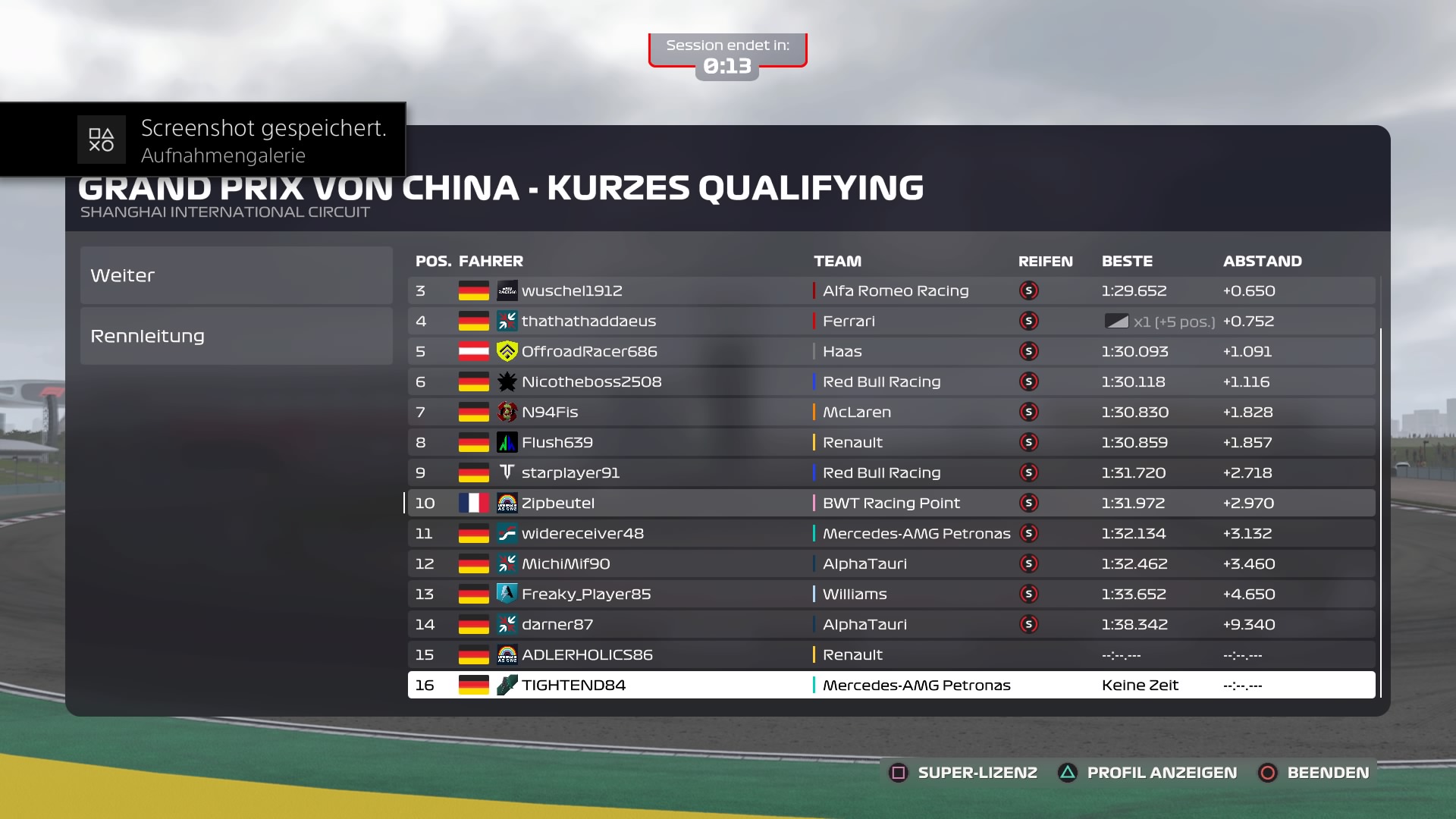Image resolution: width=1456 pixels, height=819 pixels.
Task: Choose the thathathaddaeus Ferrari row
Action: pyautogui.click(x=891, y=321)
